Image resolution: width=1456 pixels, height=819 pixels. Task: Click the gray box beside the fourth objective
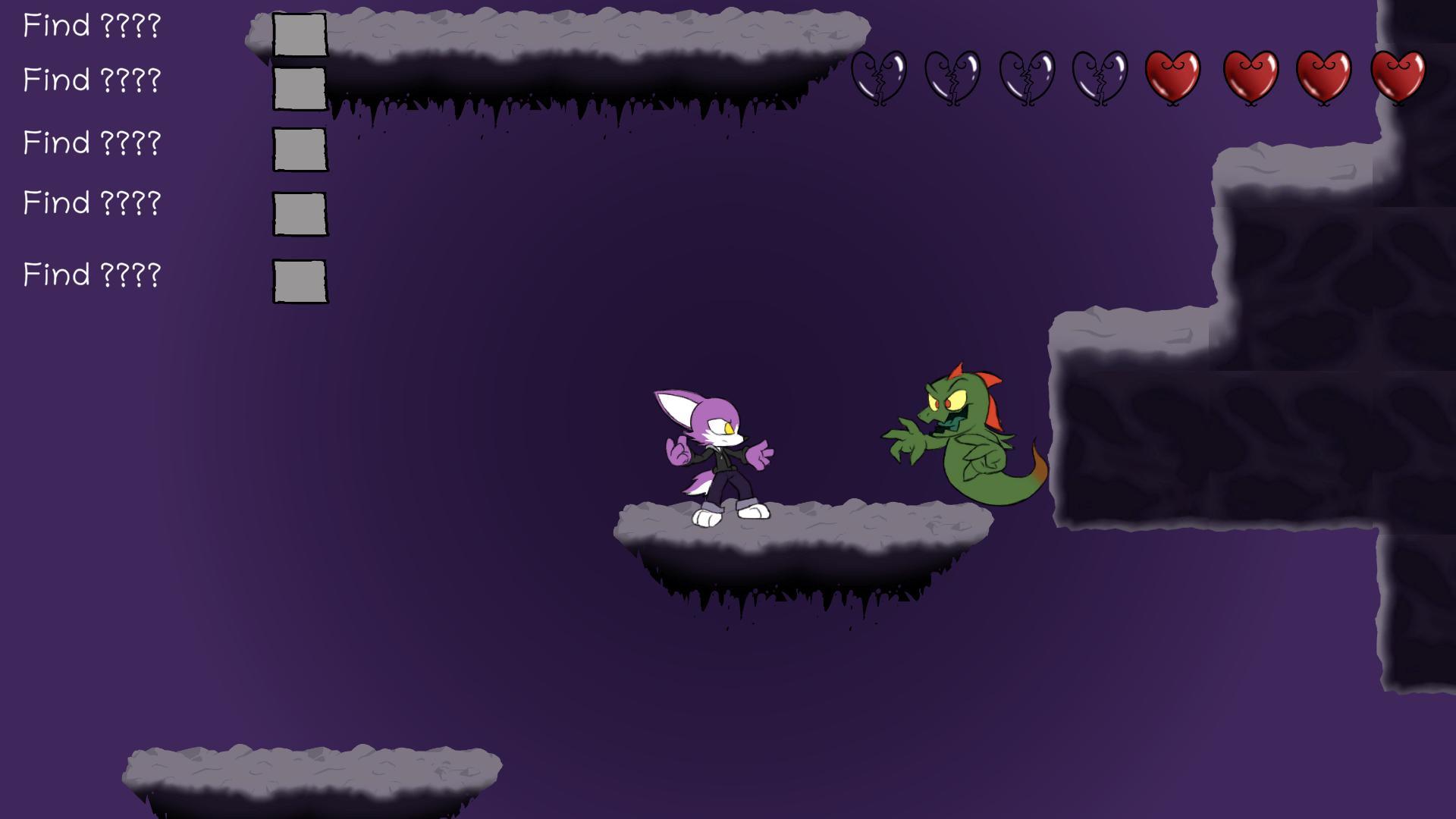[299, 213]
